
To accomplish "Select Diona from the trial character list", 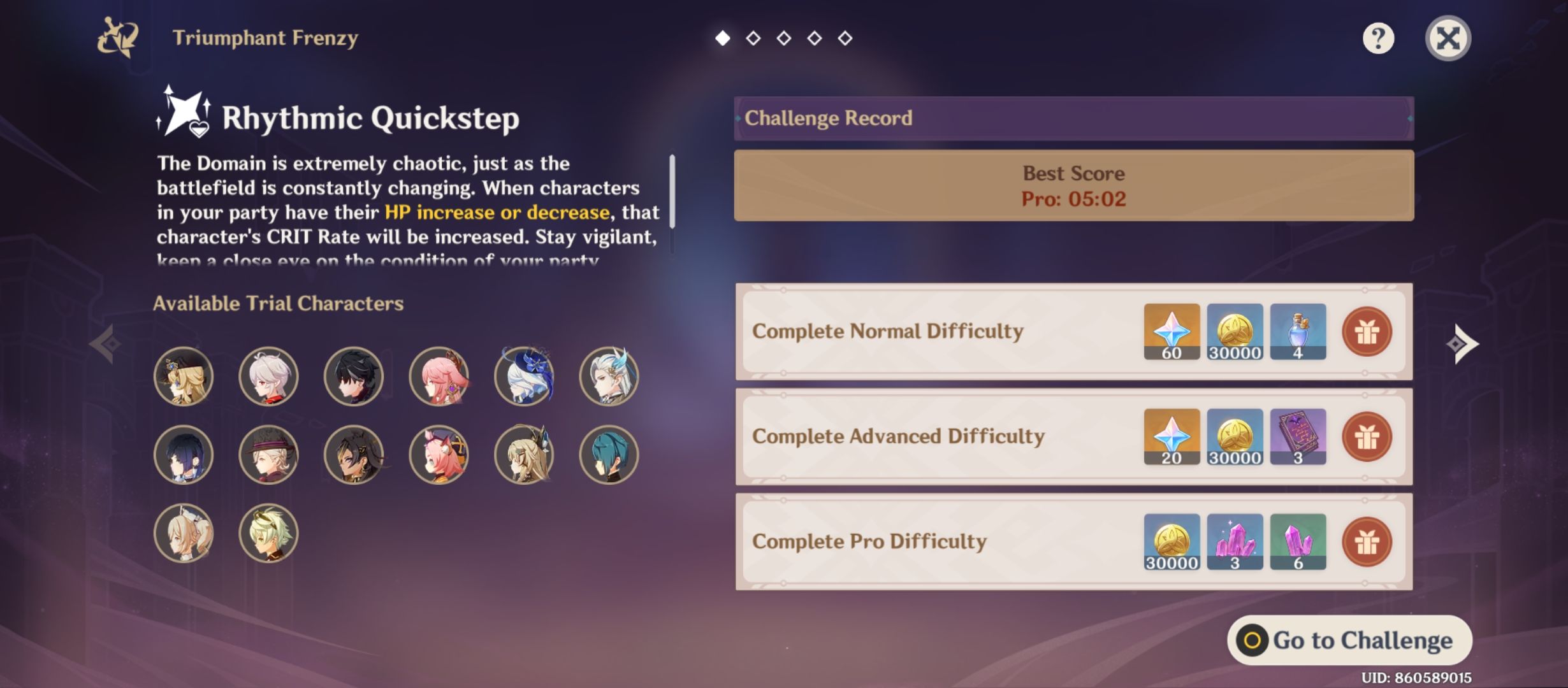I will (438, 454).
